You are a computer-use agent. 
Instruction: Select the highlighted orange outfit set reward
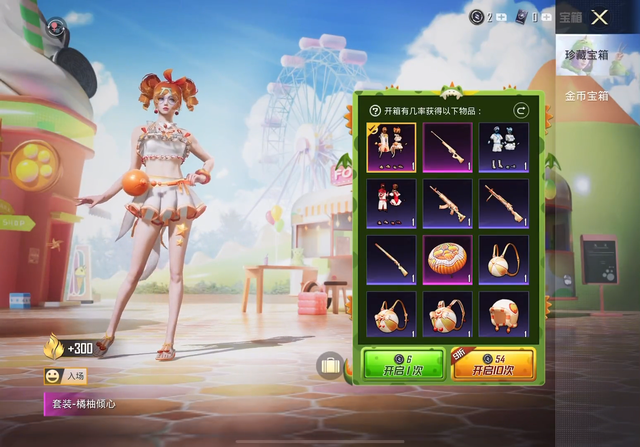pos(391,148)
